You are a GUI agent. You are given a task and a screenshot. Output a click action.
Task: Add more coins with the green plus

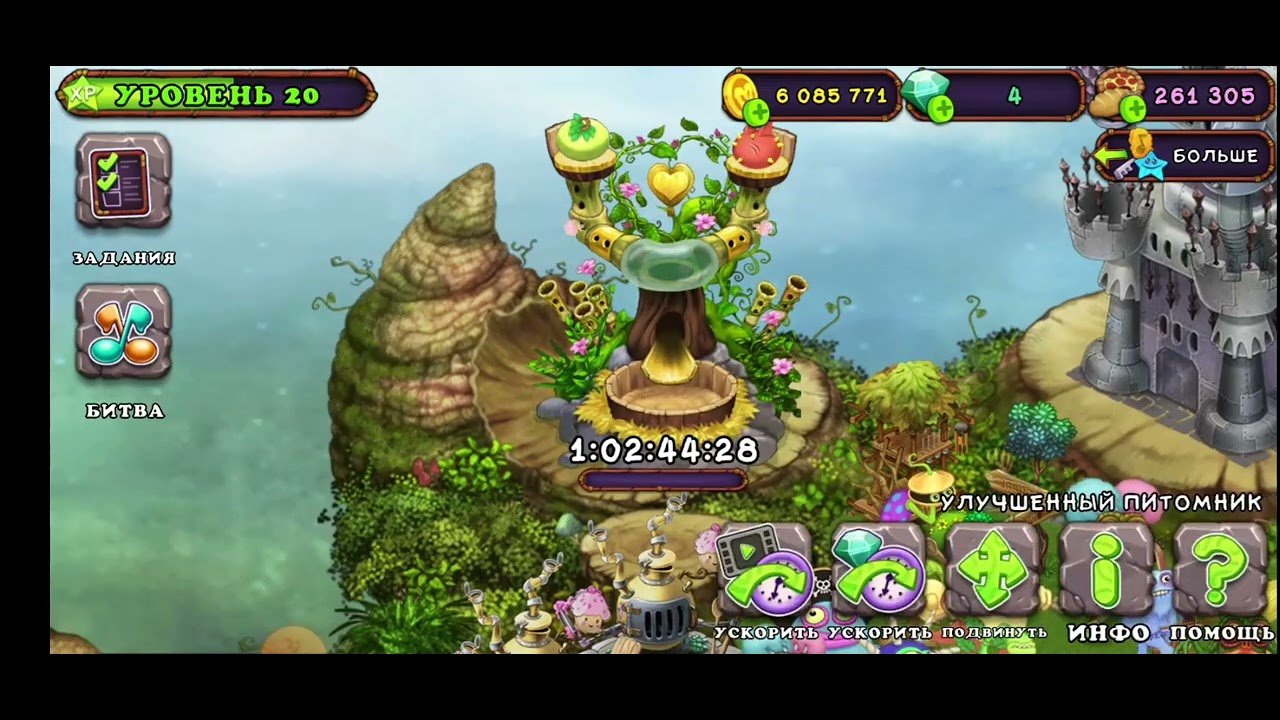pyautogui.click(x=757, y=111)
